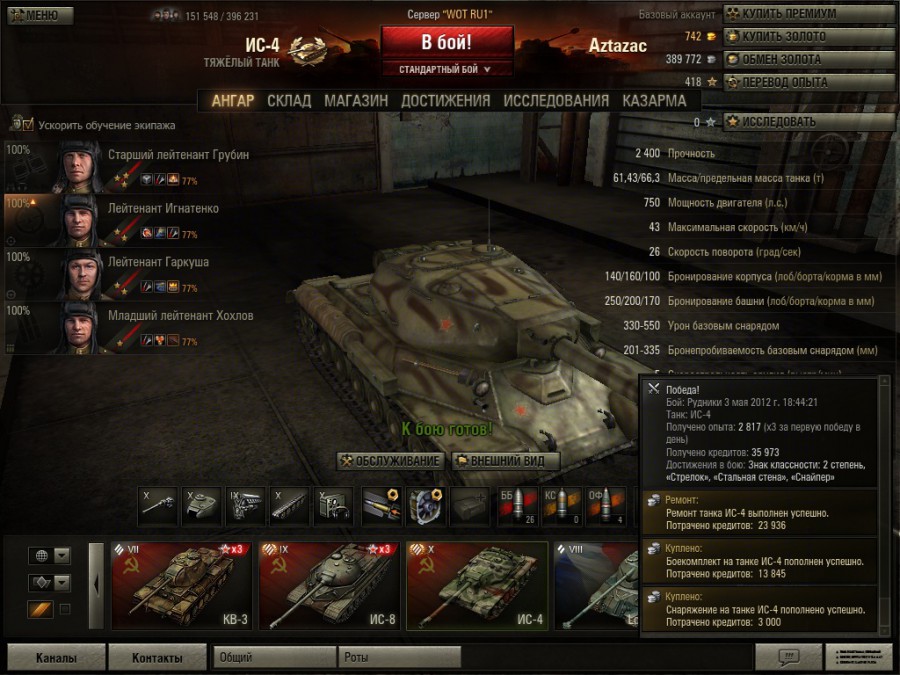Switch to the Магазин tab
The width and height of the screenshot is (900, 675).
pyautogui.click(x=356, y=101)
